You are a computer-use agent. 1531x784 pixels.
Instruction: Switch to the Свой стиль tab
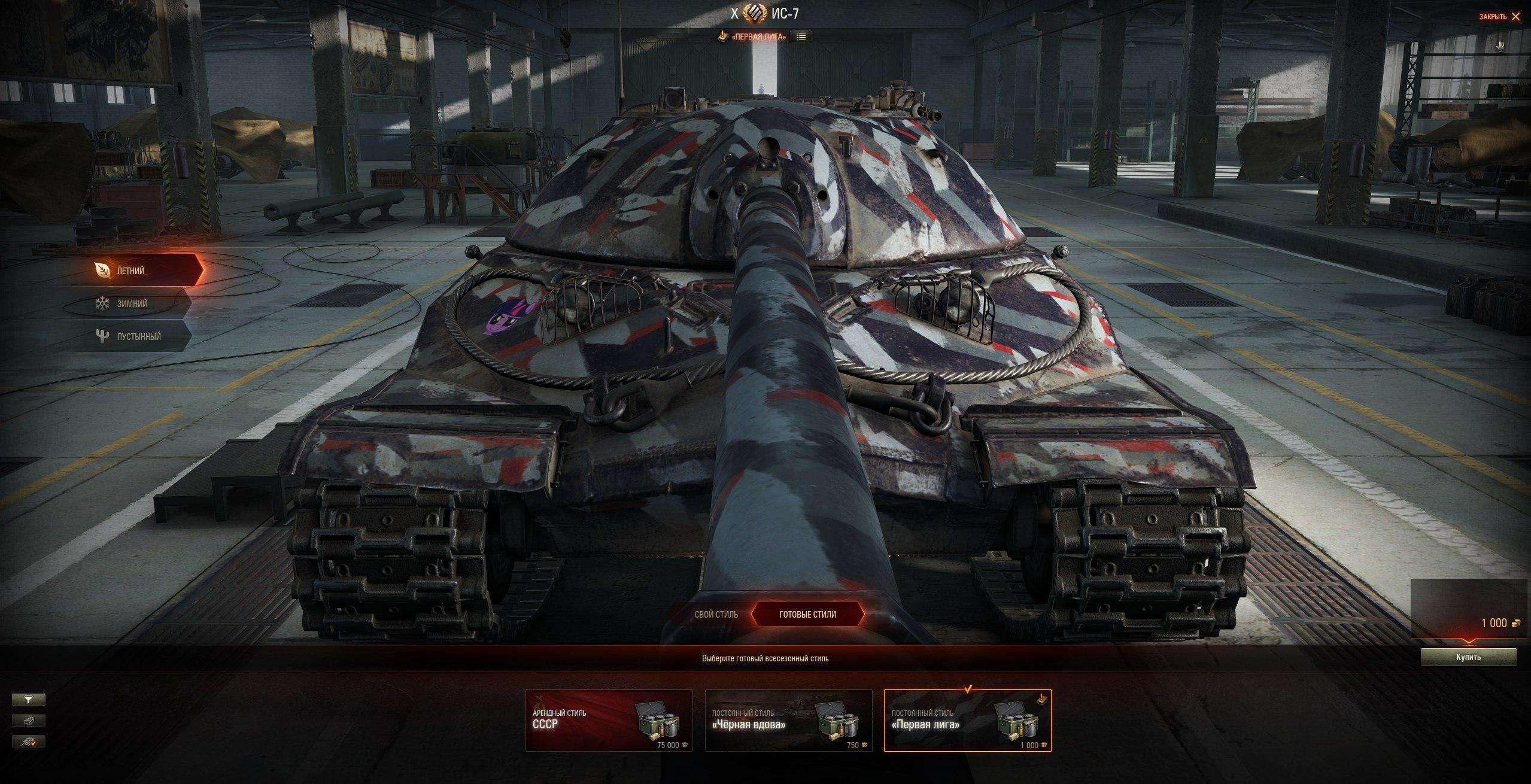coord(716,615)
